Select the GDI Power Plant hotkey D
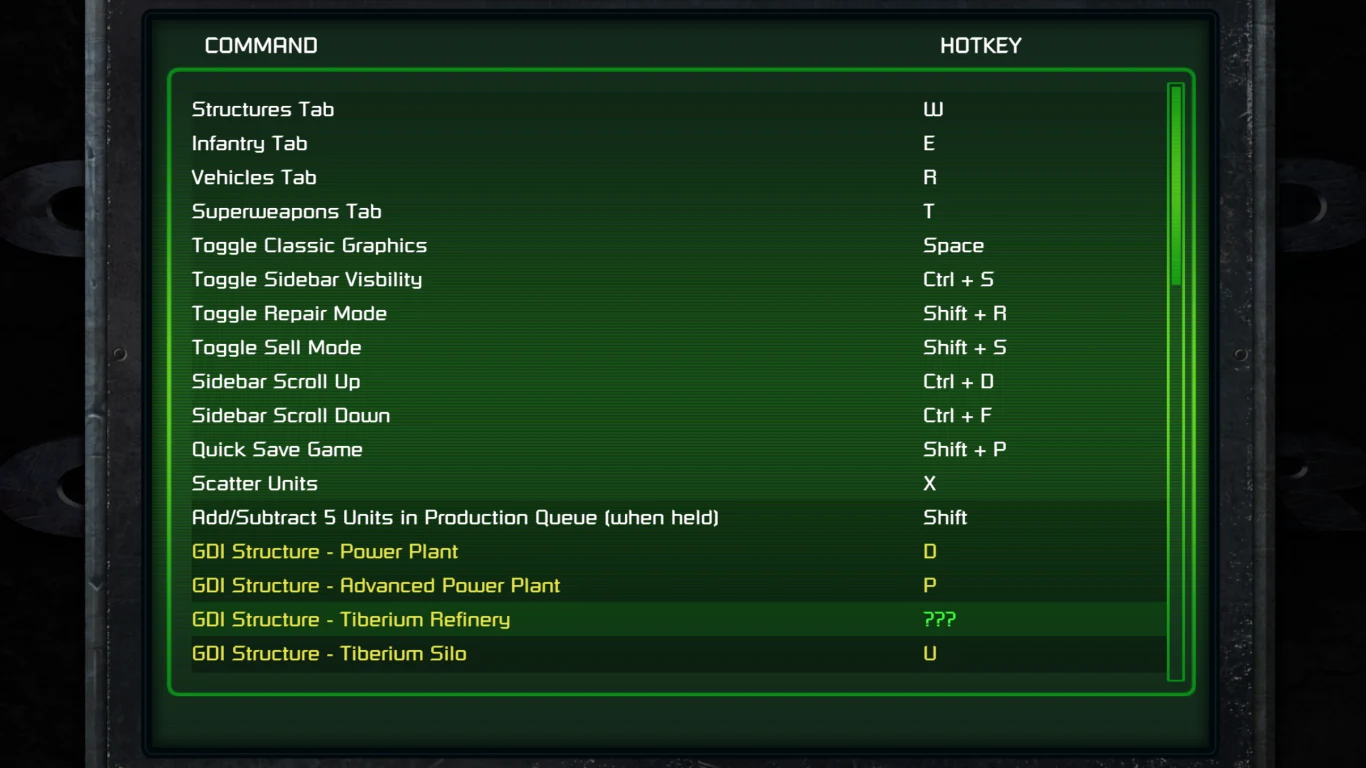The height and width of the screenshot is (768, 1366). coord(929,551)
